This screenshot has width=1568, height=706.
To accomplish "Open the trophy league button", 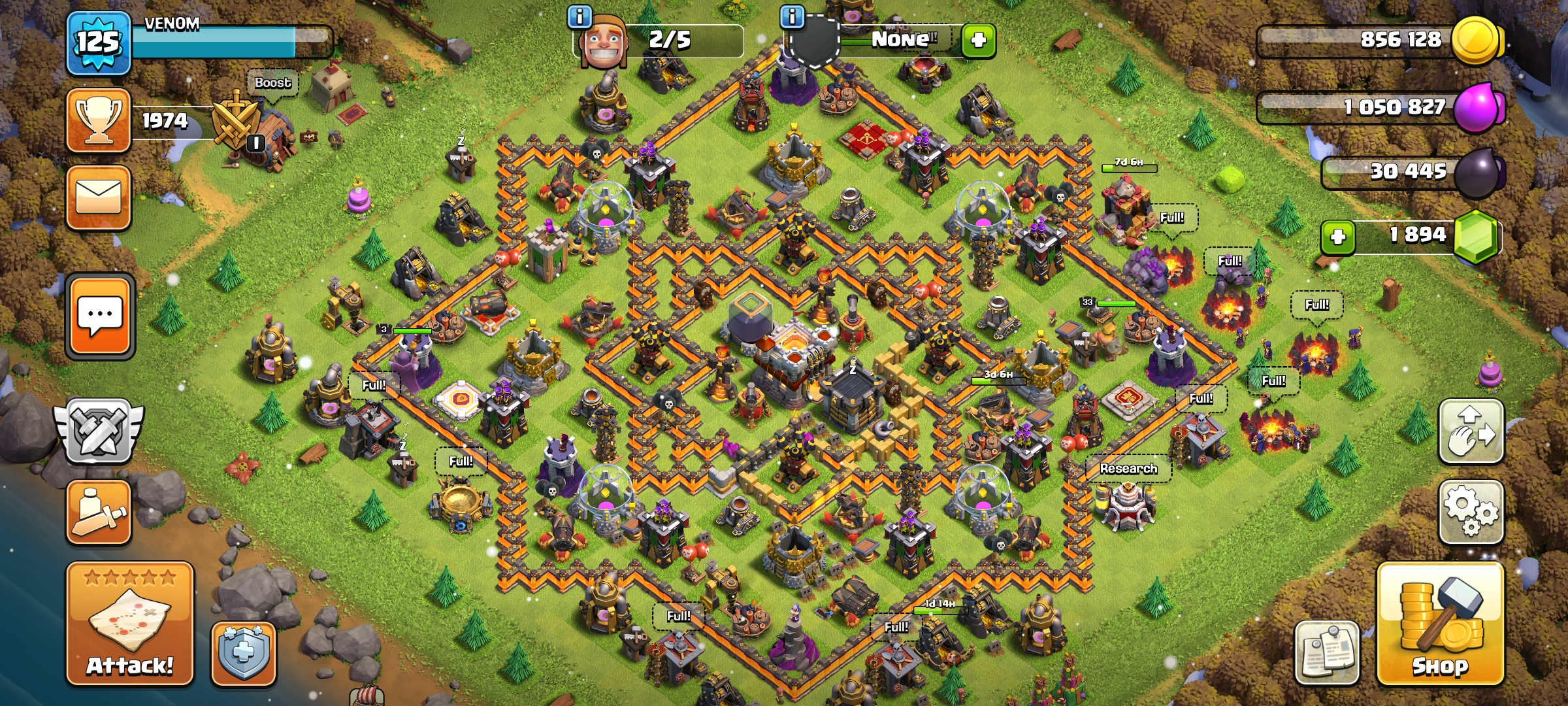I will (x=99, y=121).
